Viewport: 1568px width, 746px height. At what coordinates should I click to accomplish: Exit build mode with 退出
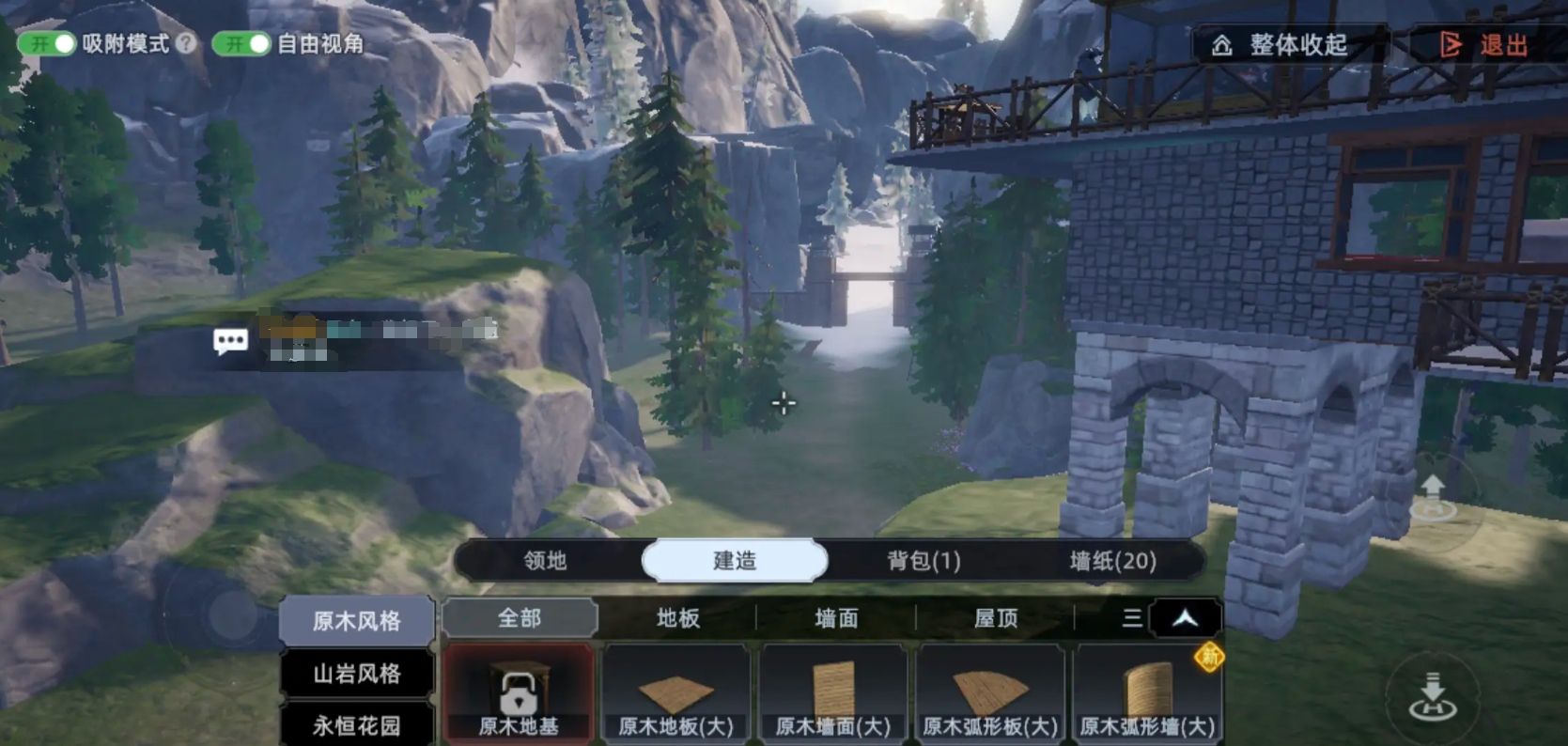[x=1486, y=45]
